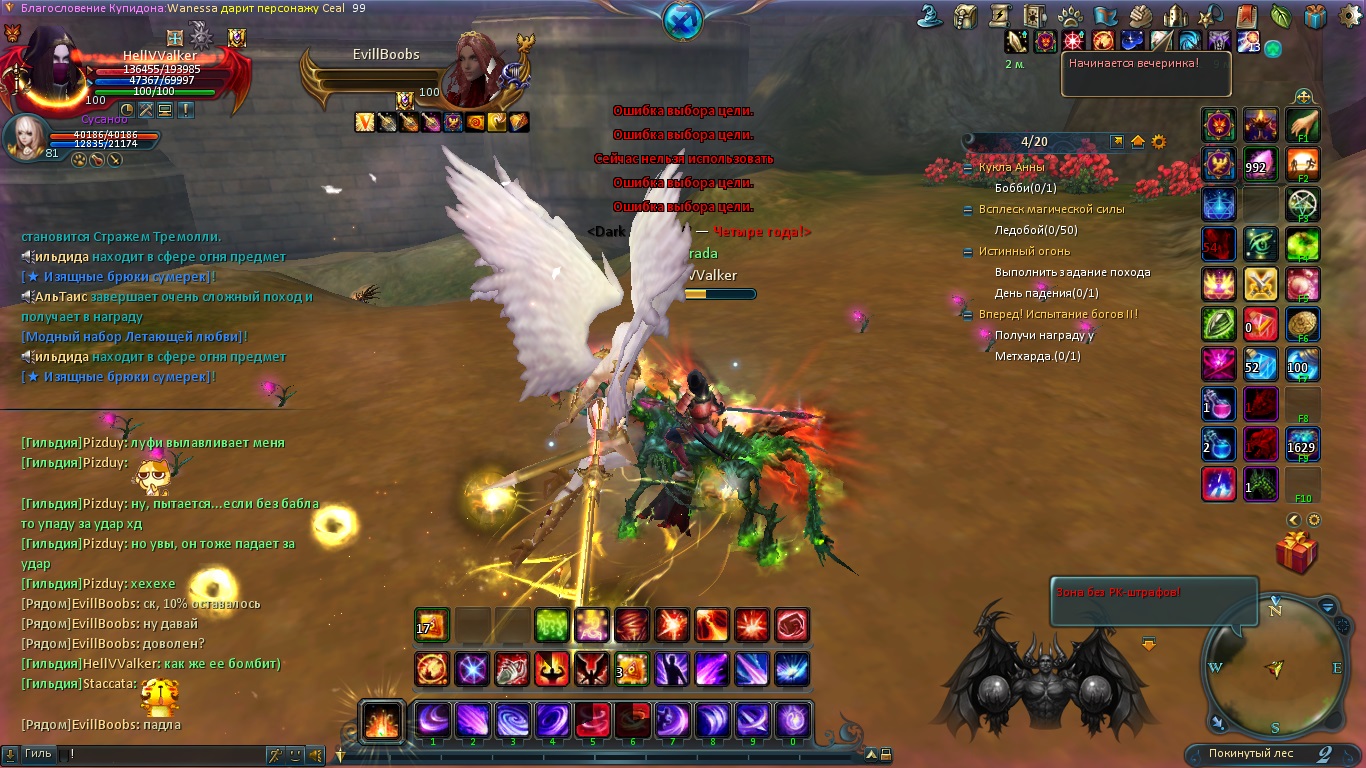Select the pink crystal item with count 992
1366x768 pixels.
(x=1260, y=165)
